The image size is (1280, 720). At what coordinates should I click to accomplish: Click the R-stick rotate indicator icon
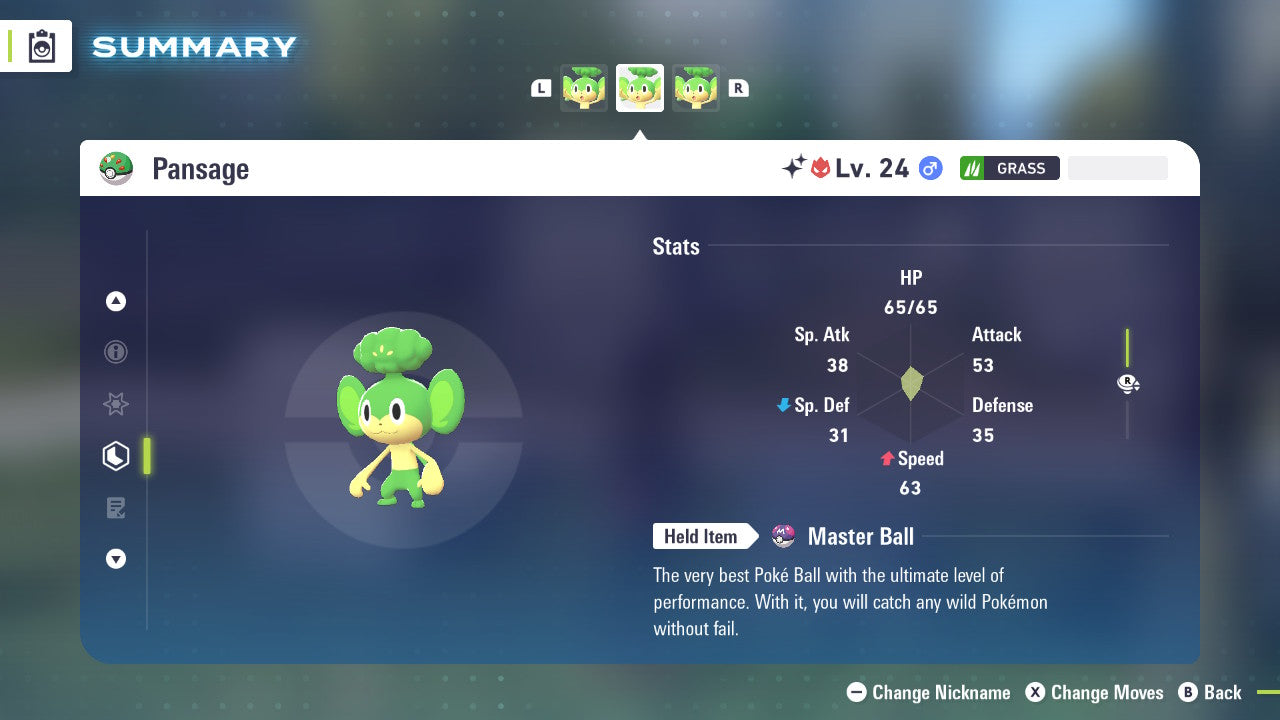1128,383
